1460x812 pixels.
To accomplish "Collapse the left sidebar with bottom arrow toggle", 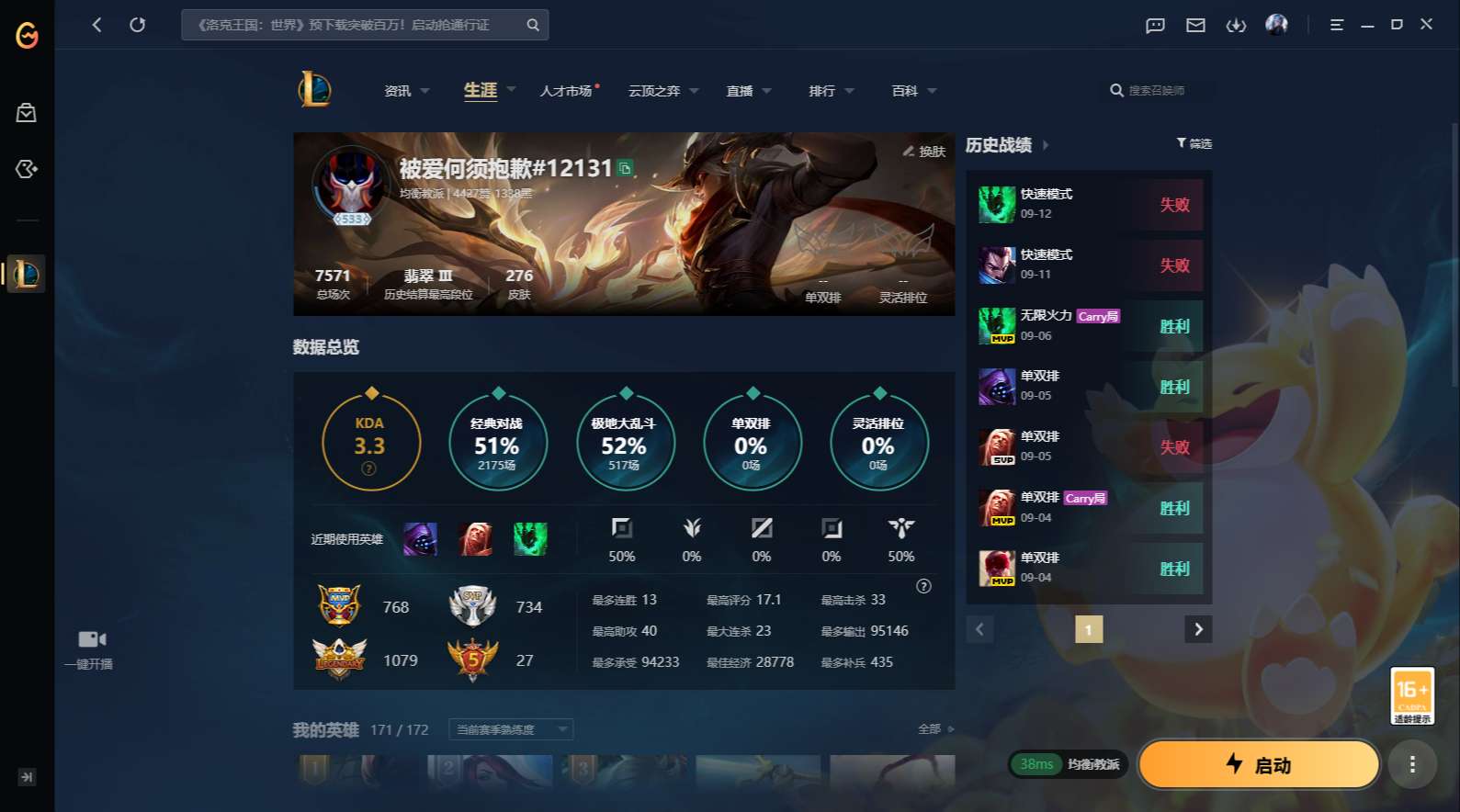I will tap(27, 777).
